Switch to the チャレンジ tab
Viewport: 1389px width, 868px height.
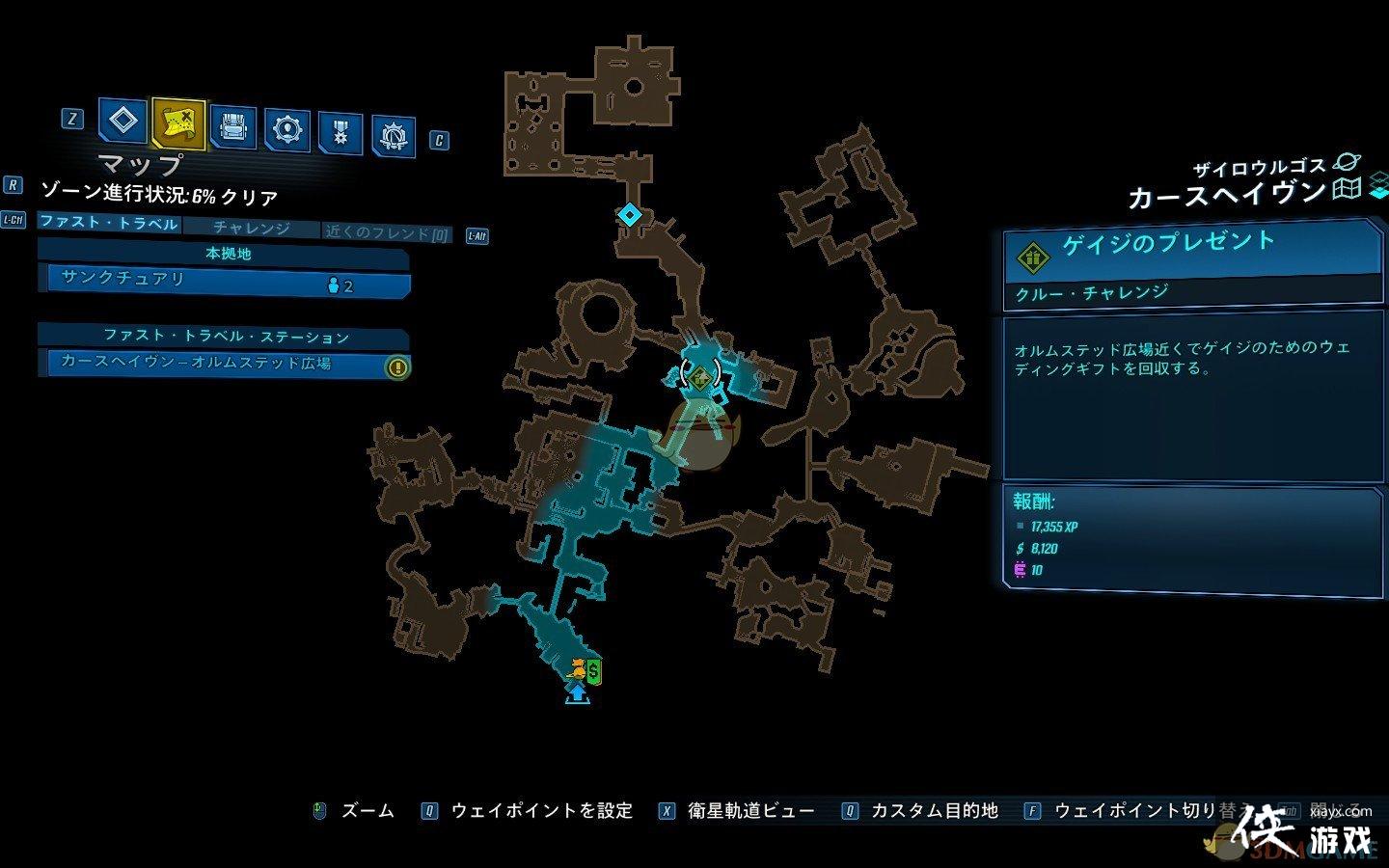tap(254, 229)
